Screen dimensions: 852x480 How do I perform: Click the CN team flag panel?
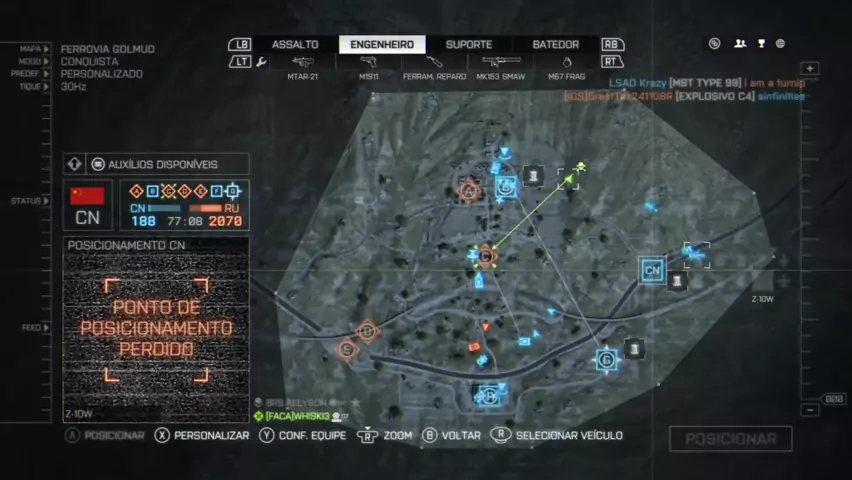[88, 204]
